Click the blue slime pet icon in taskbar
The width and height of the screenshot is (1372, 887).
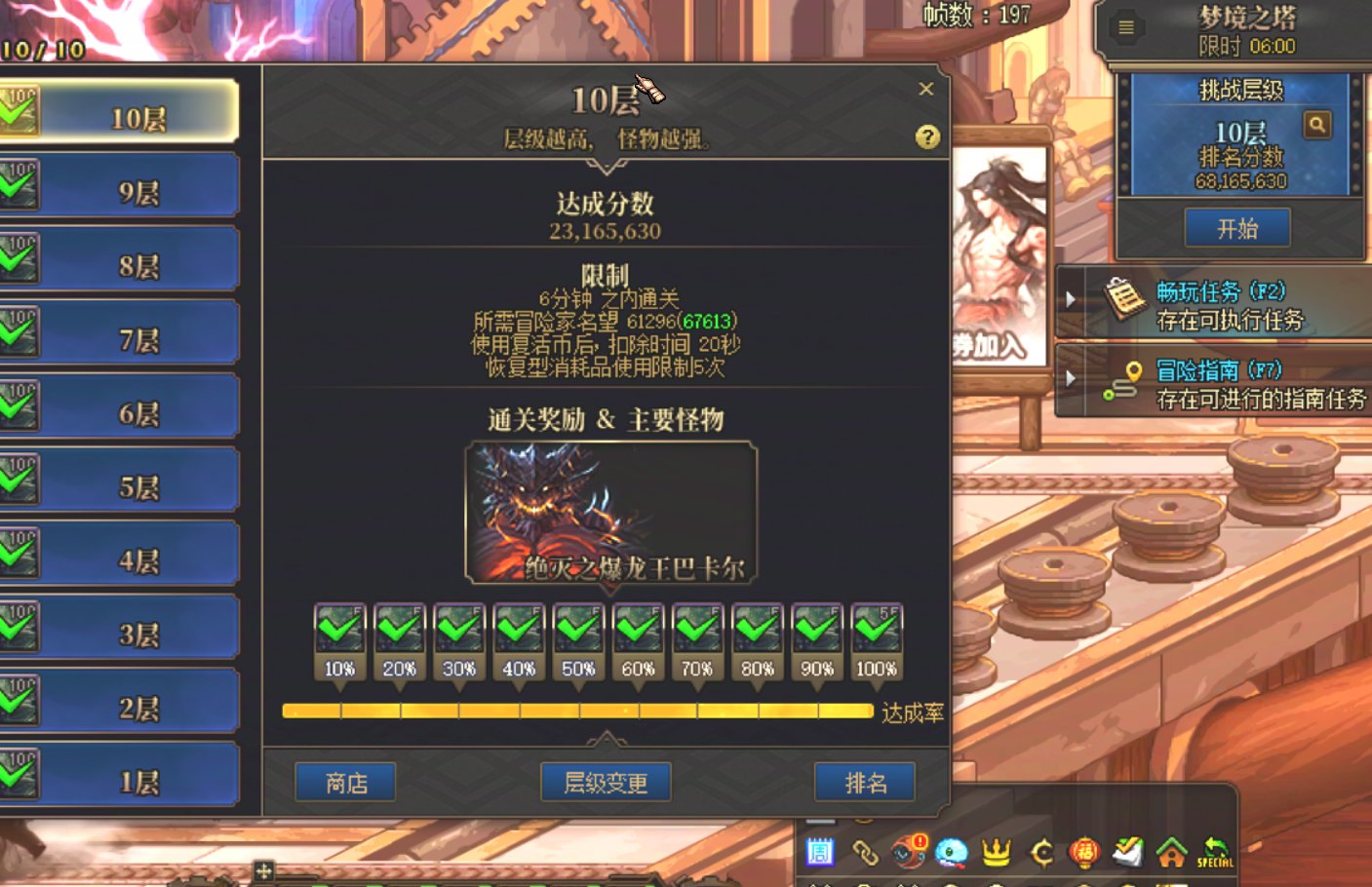point(950,851)
